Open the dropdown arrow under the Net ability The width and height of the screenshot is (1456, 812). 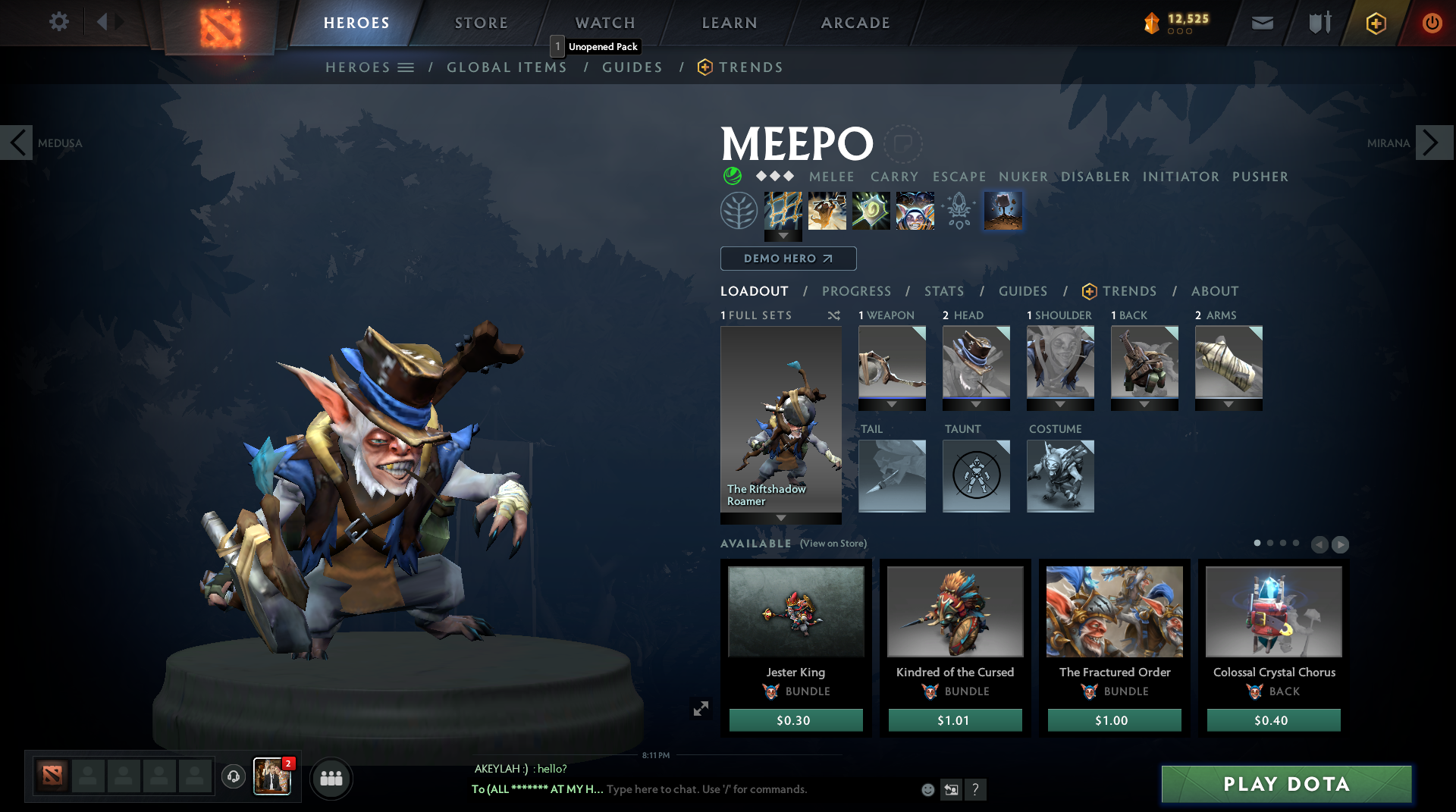783,237
